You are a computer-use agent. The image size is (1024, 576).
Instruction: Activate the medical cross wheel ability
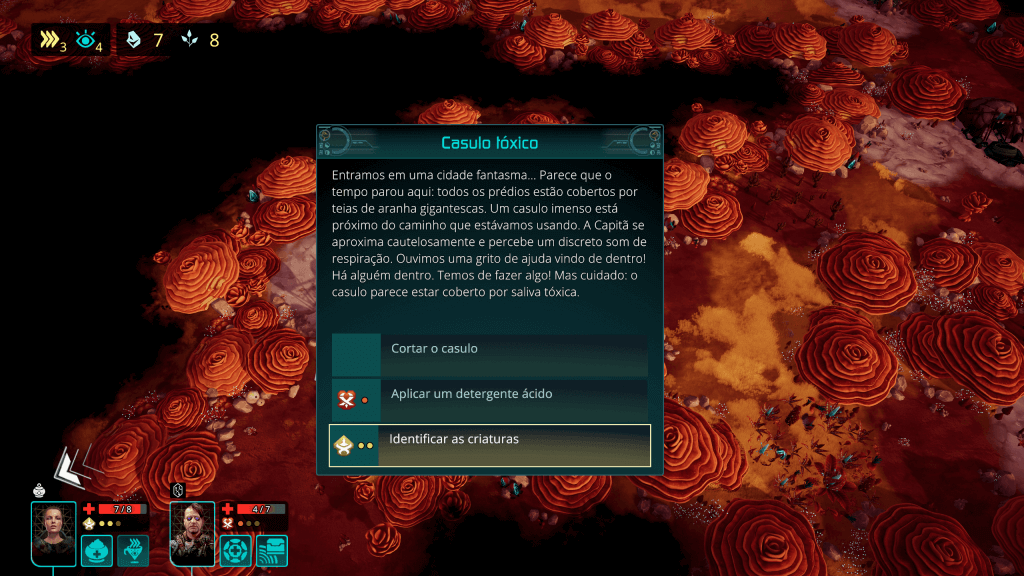point(236,550)
